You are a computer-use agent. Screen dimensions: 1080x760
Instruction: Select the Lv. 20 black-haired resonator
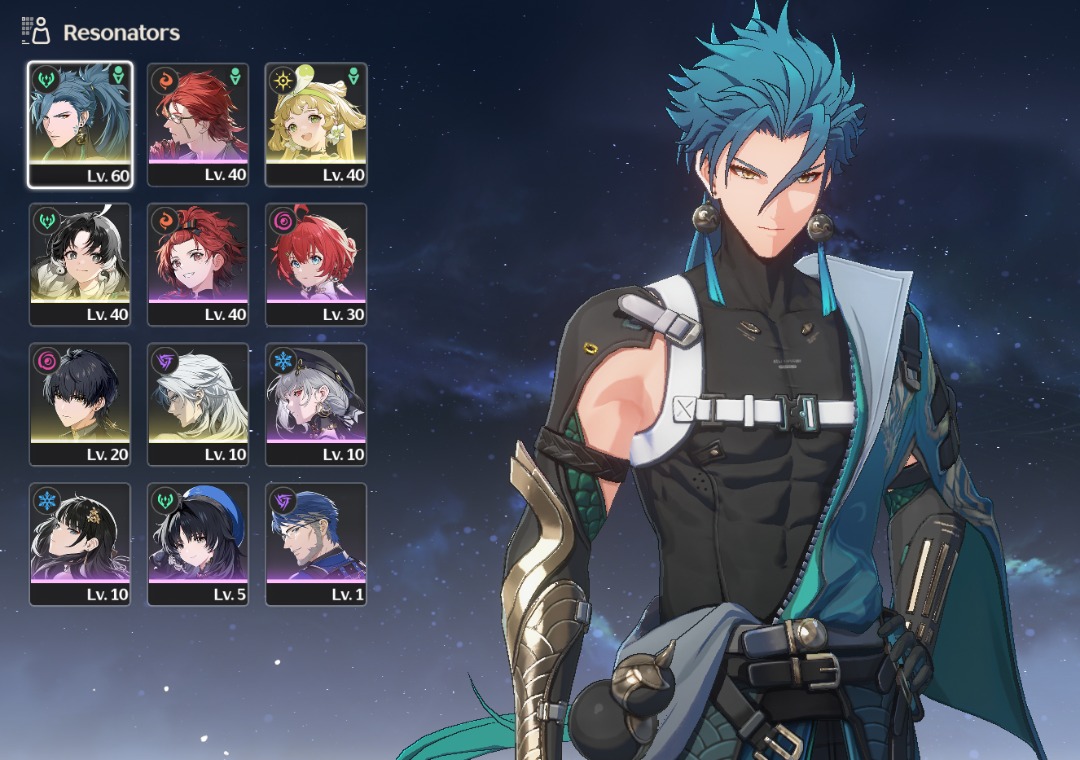click(80, 404)
